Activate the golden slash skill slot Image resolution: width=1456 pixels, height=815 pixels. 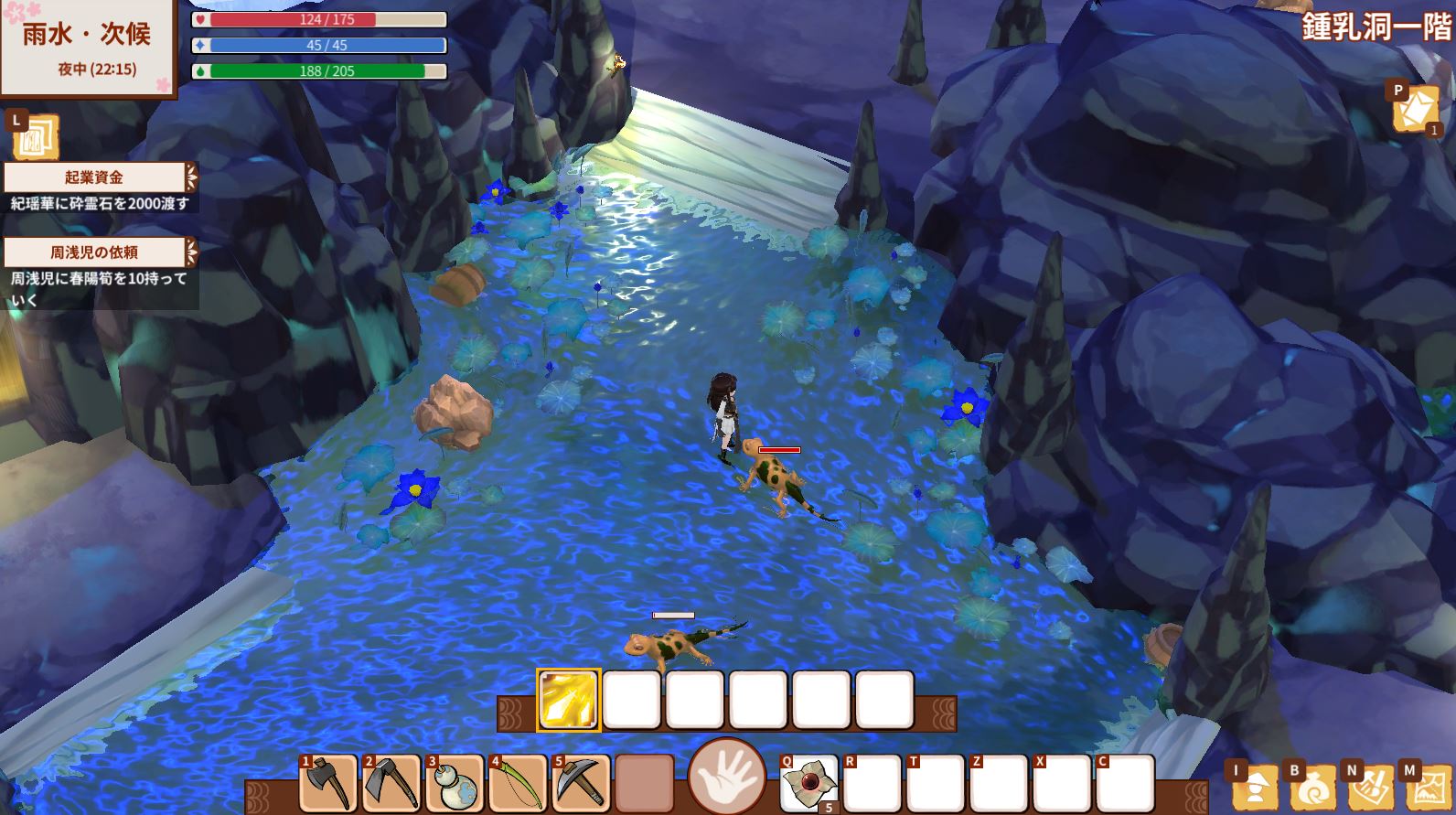click(568, 700)
